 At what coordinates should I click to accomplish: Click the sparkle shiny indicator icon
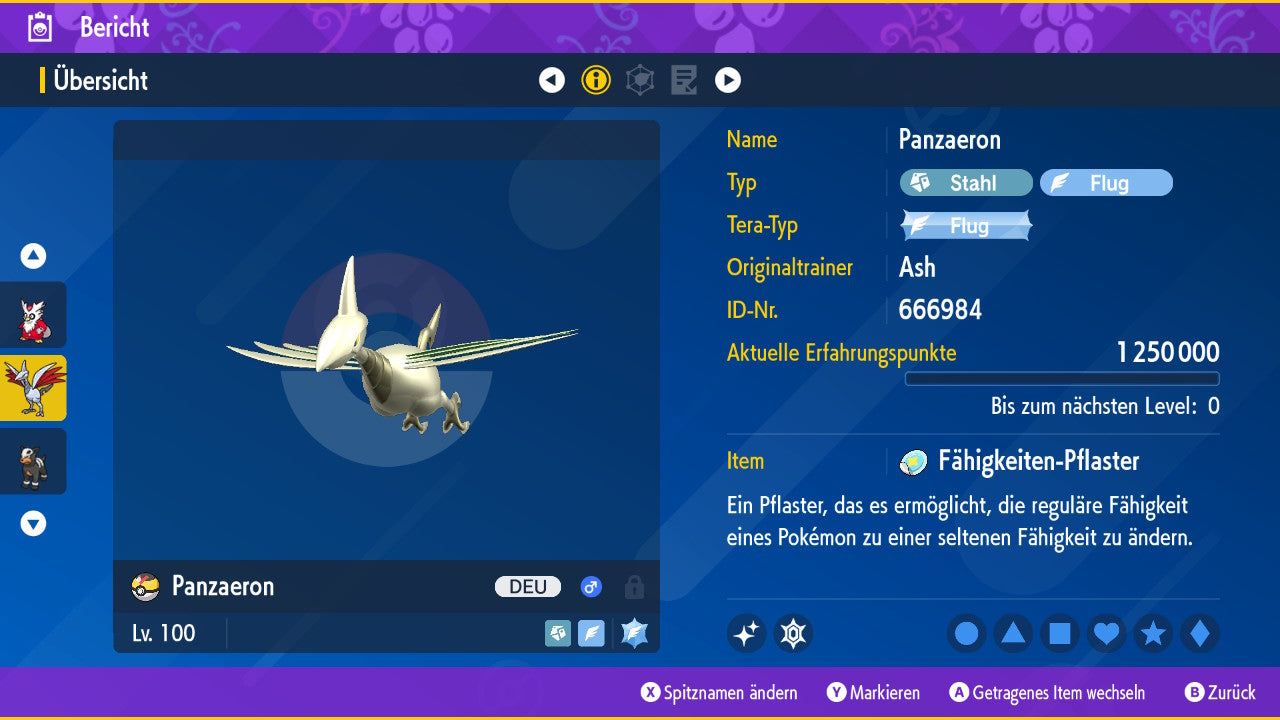[746, 634]
